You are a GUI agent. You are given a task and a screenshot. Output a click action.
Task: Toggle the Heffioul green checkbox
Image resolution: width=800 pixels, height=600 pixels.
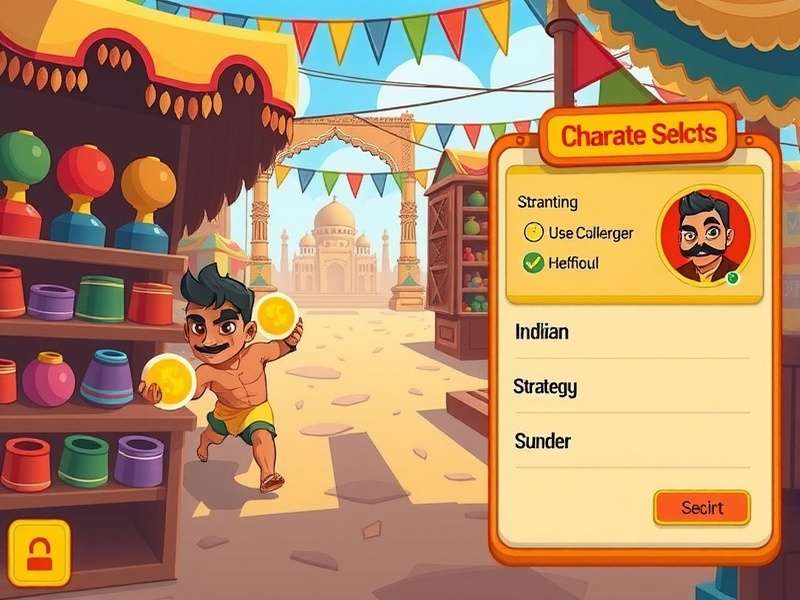534,263
